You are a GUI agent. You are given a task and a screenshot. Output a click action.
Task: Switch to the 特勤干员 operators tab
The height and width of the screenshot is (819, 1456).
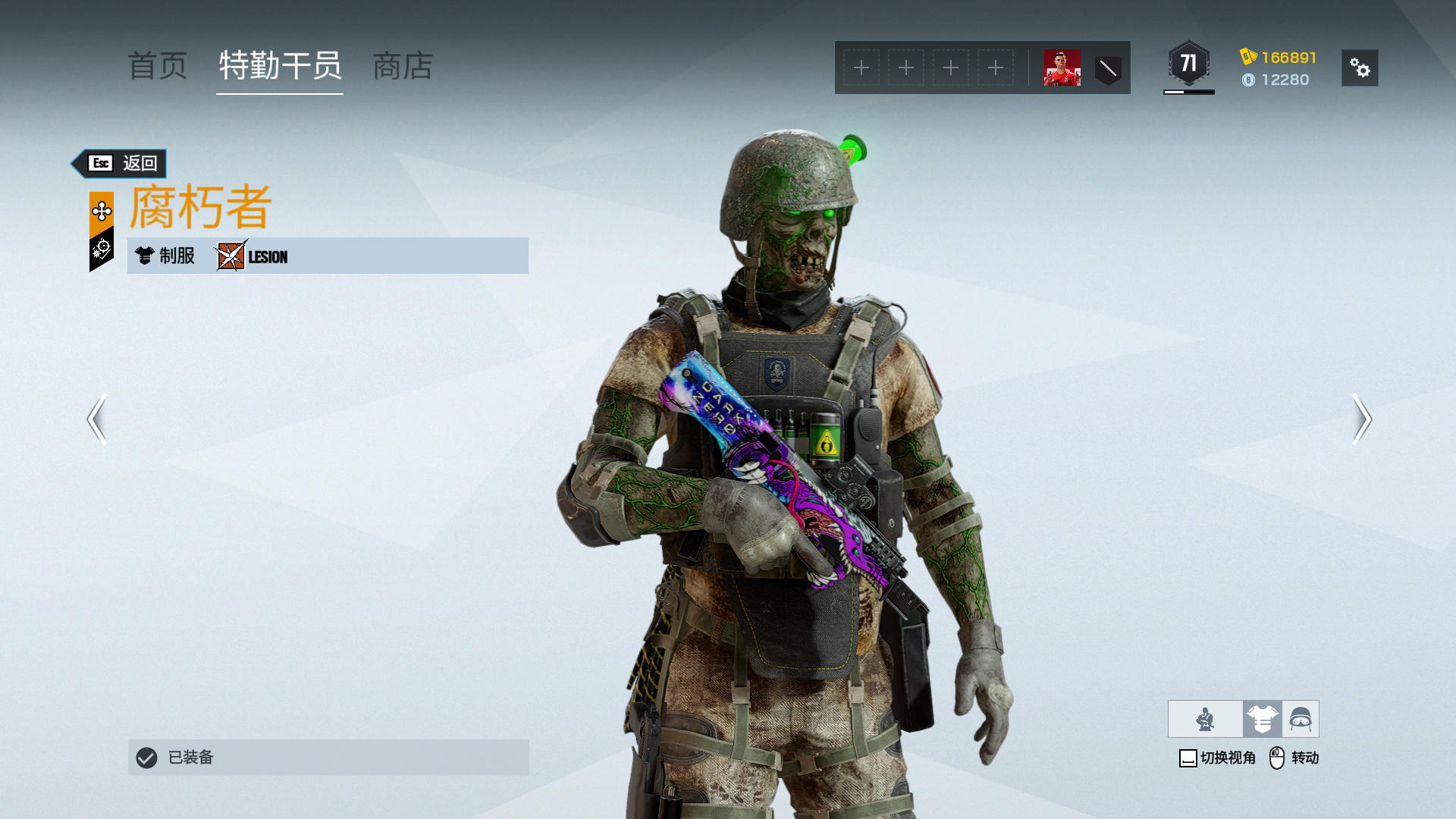pyautogui.click(x=280, y=67)
